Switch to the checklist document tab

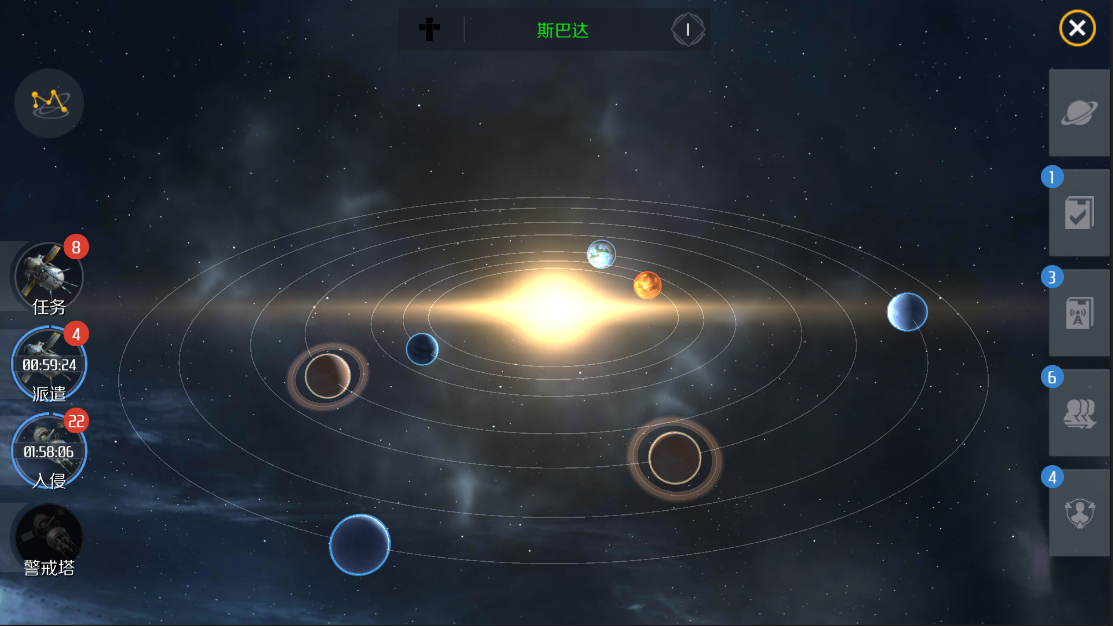pos(1079,213)
